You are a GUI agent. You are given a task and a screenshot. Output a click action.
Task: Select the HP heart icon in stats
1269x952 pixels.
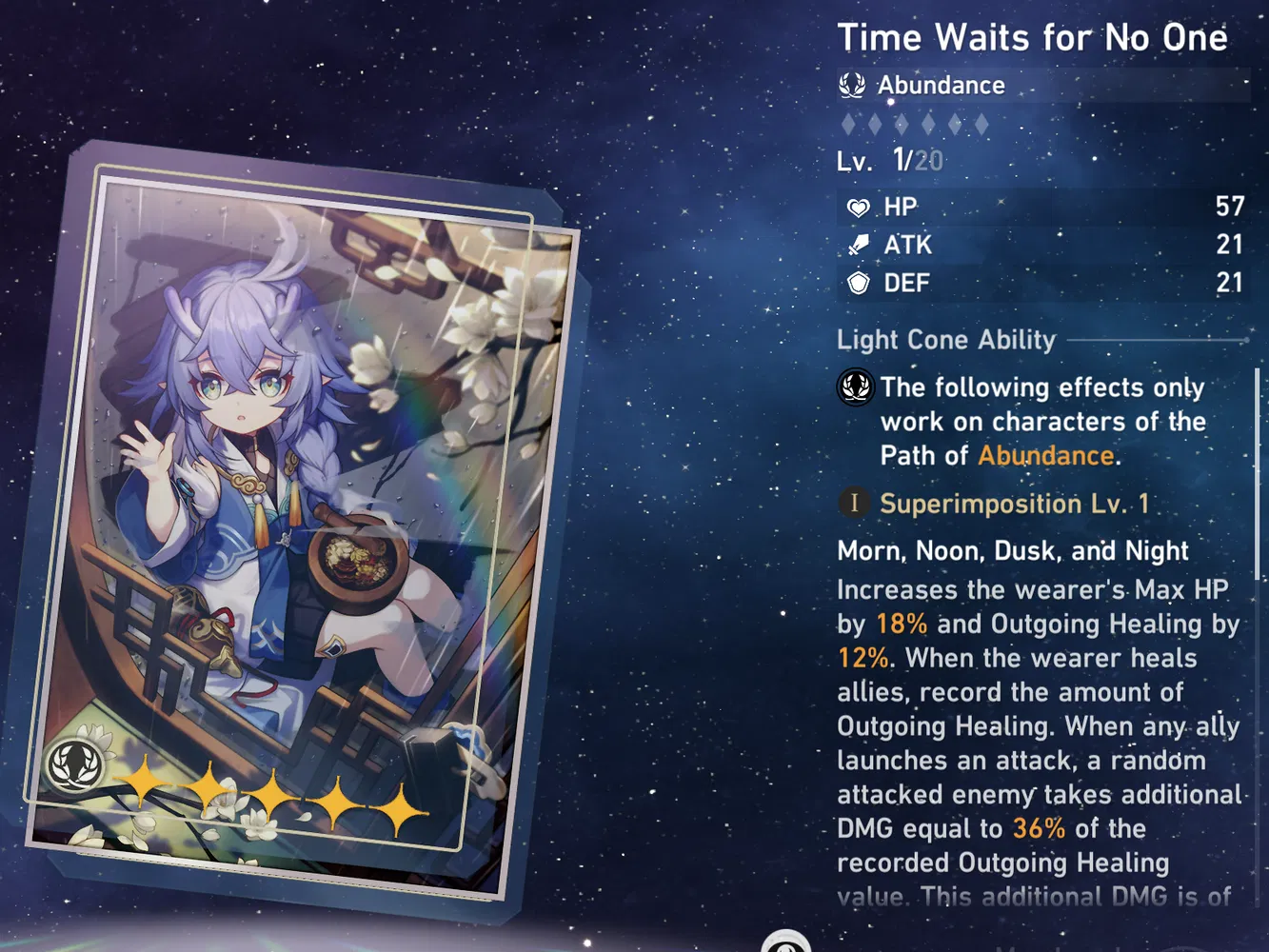[858, 207]
